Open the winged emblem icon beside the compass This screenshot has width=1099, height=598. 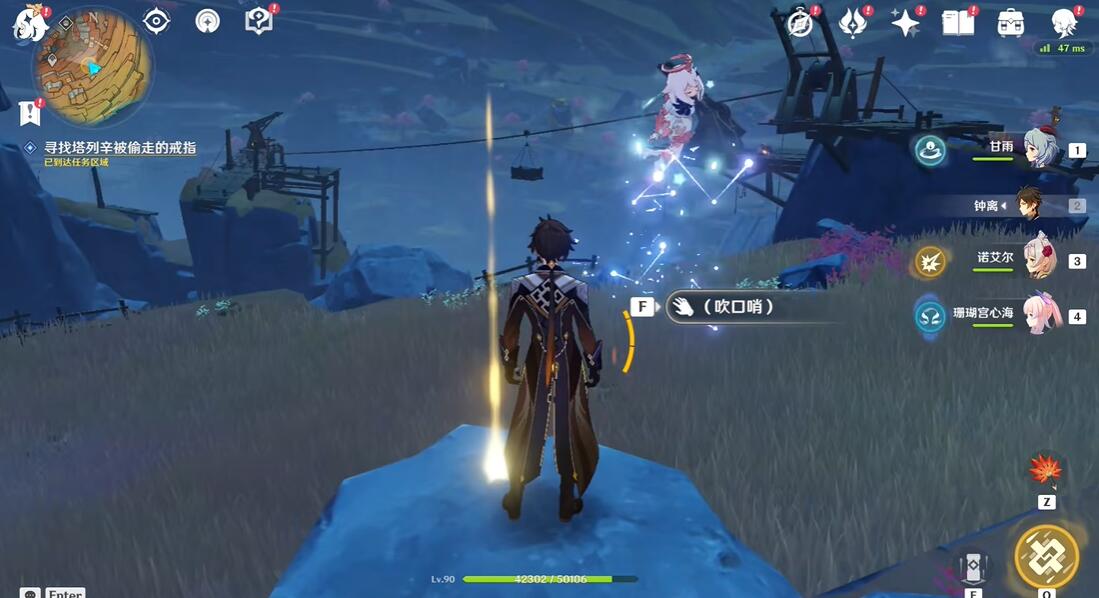click(x=852, y=23)
